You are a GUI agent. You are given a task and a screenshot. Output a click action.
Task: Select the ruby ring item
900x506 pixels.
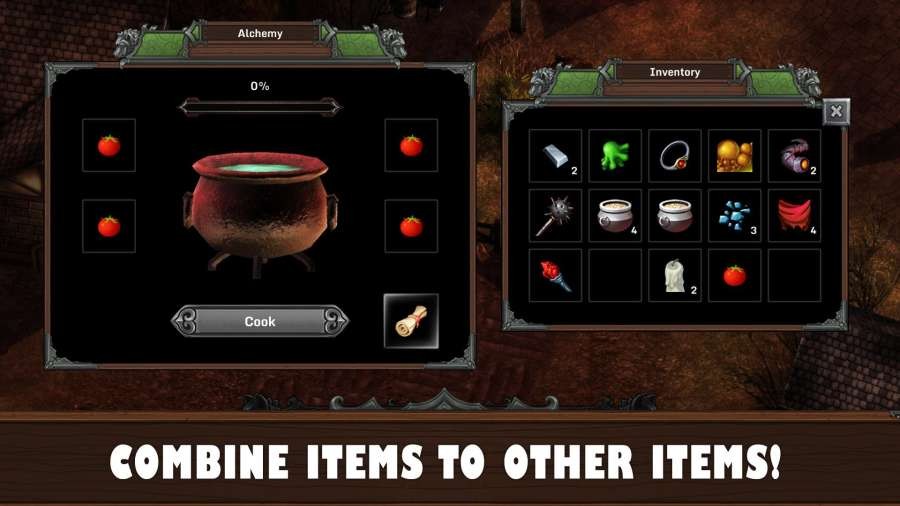[674, 156]
